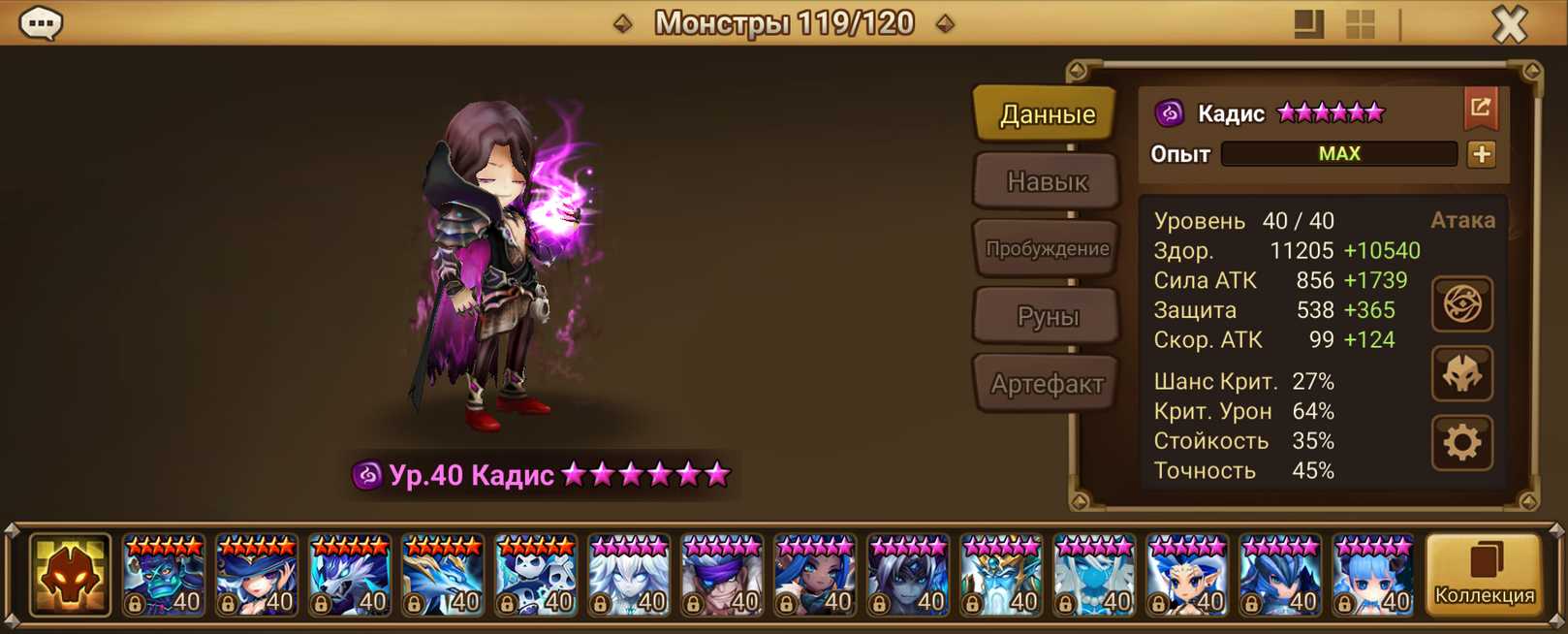Open the Артефакт tab

click(x=1046, y=384)
